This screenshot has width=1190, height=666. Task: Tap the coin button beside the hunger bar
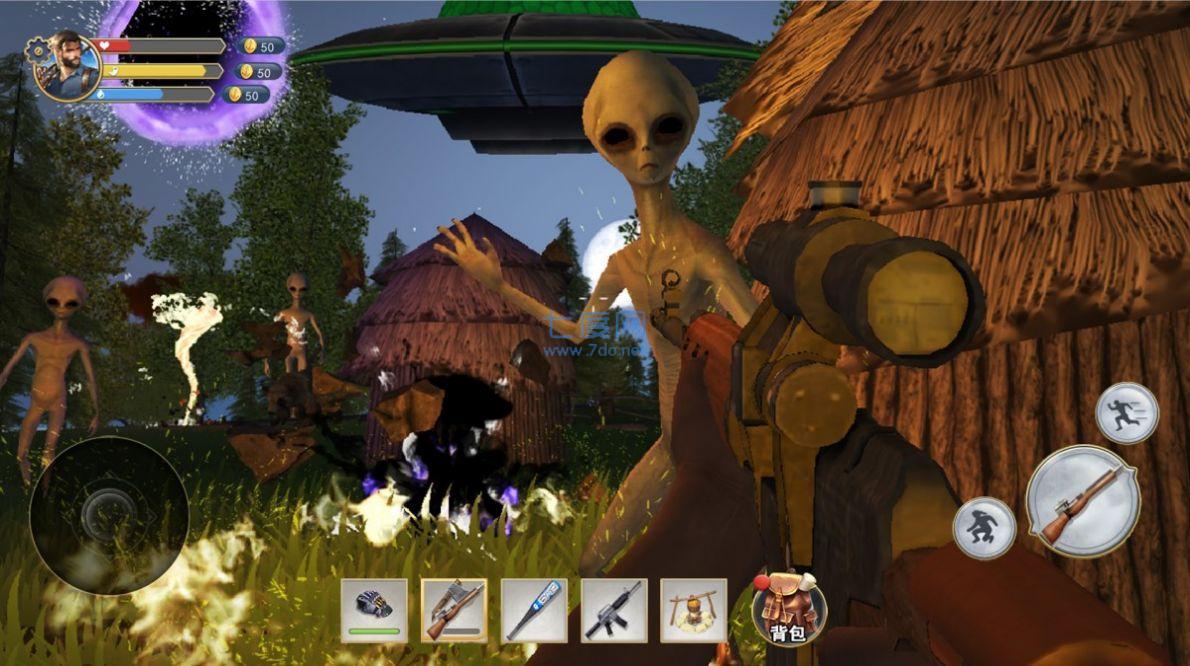(x=258, y=71)
